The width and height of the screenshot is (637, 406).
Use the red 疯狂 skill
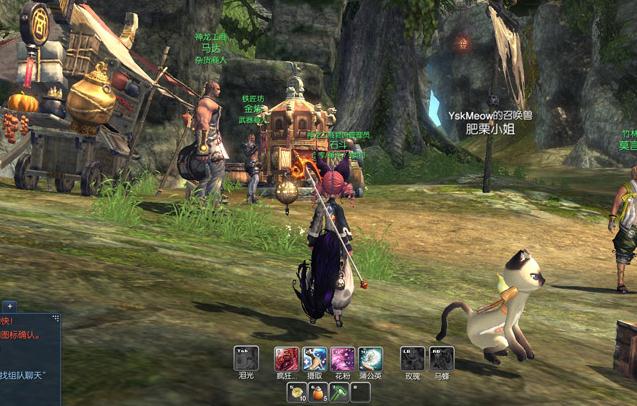287,358
